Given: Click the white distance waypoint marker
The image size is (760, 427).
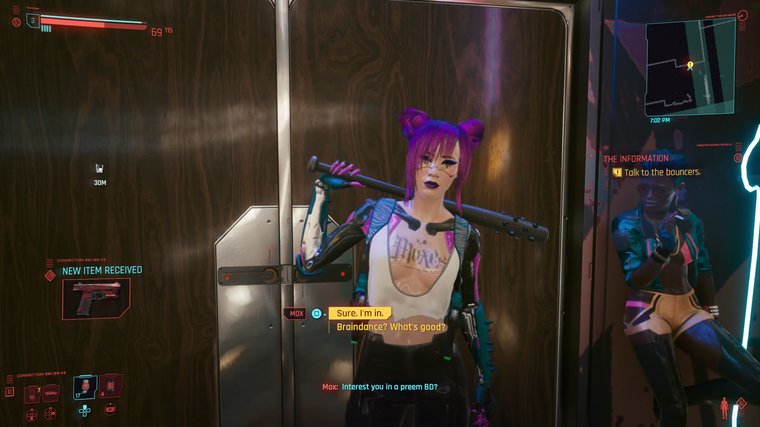Looking at the screenshot, I should pos(100,169).
